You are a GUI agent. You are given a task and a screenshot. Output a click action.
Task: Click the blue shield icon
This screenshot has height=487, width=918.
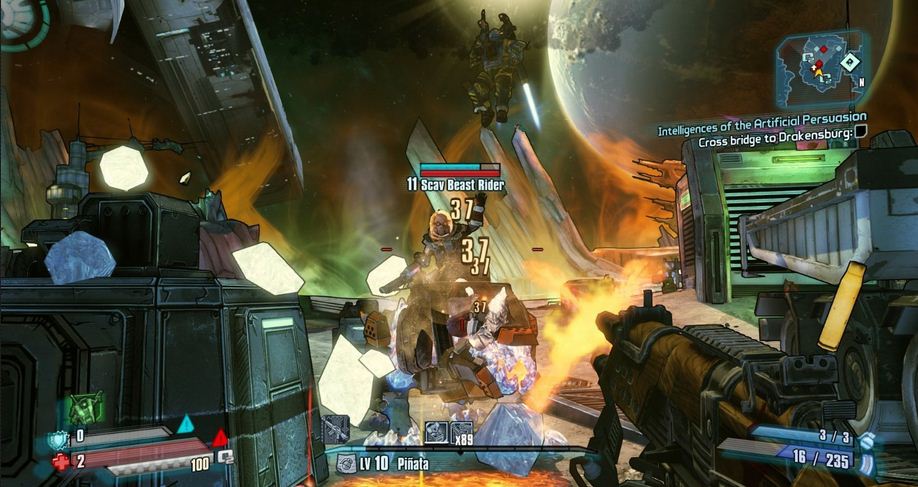57,436
